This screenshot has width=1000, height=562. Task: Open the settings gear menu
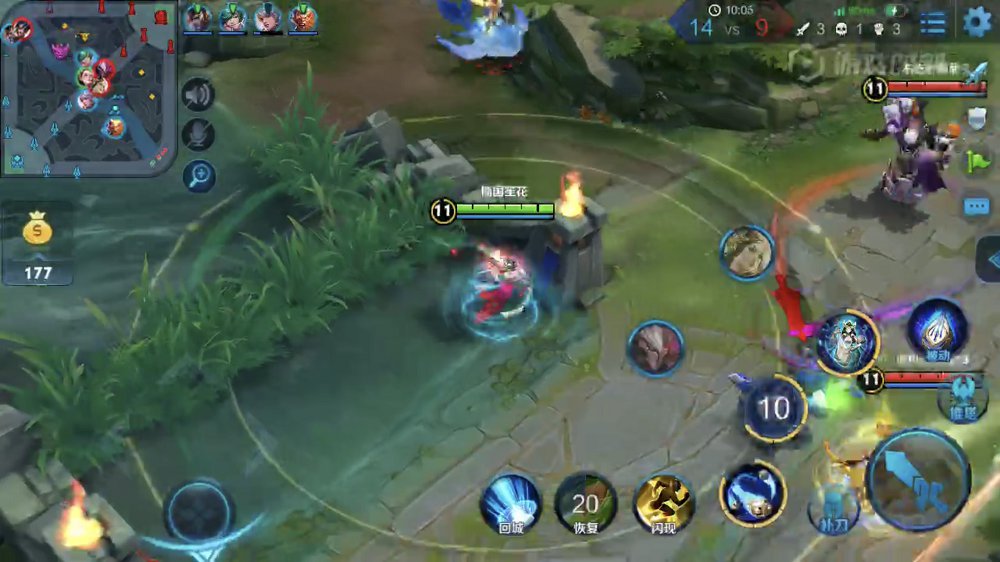coord(976,22)
